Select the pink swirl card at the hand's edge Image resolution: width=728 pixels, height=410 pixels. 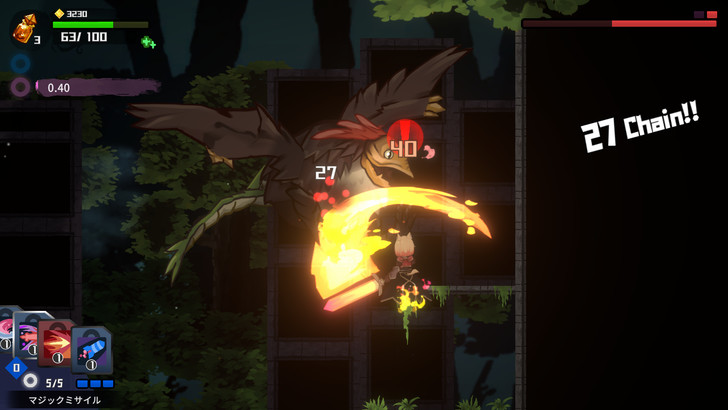[5, 331]
